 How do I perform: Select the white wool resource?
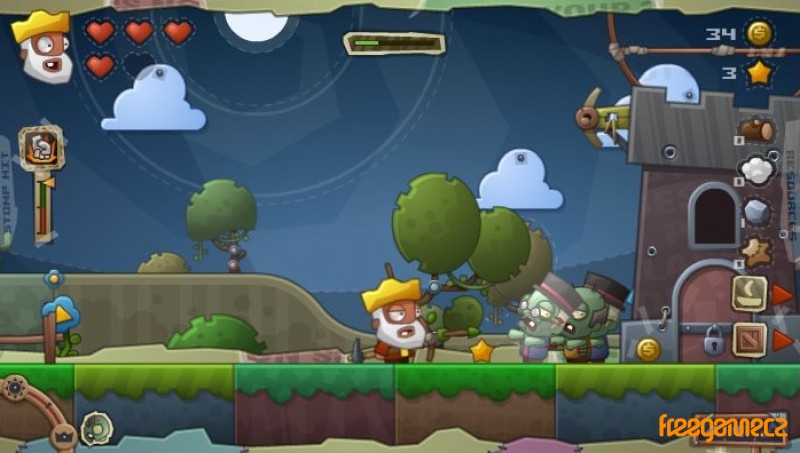tap(757, 170)
